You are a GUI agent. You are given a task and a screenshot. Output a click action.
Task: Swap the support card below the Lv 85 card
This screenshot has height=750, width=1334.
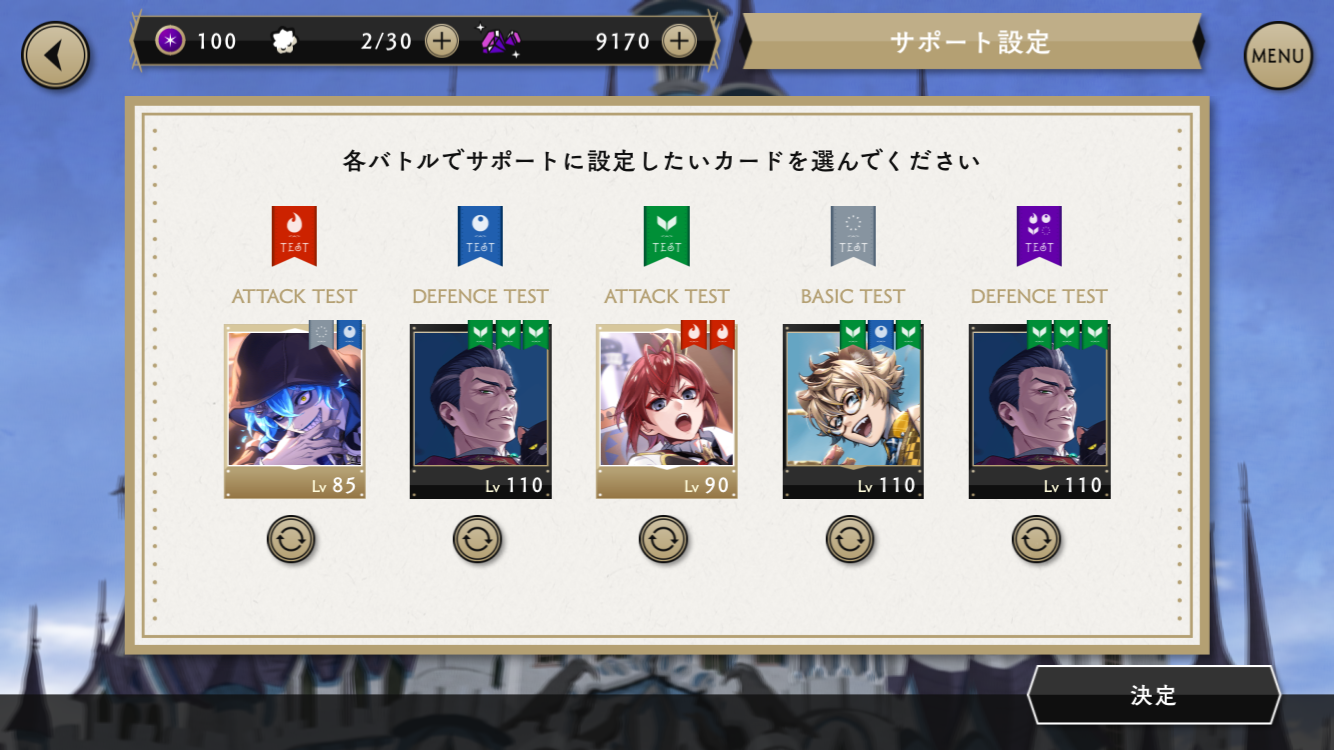(x=291, y=540)
